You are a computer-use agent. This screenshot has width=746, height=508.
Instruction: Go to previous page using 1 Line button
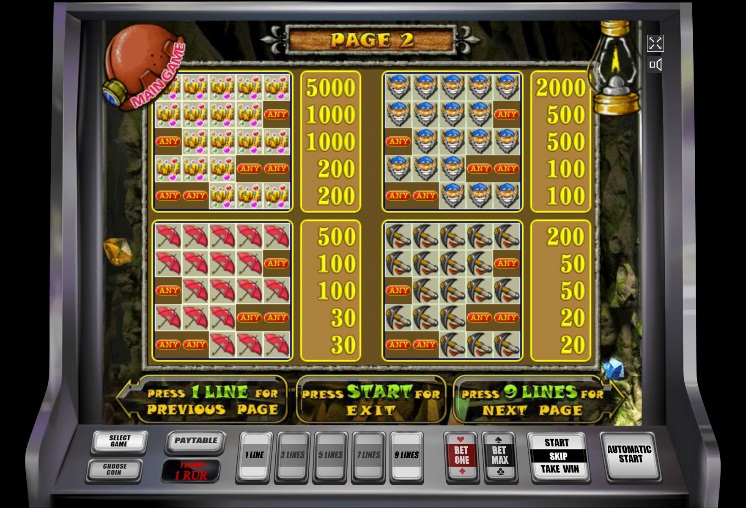[255, 455]
